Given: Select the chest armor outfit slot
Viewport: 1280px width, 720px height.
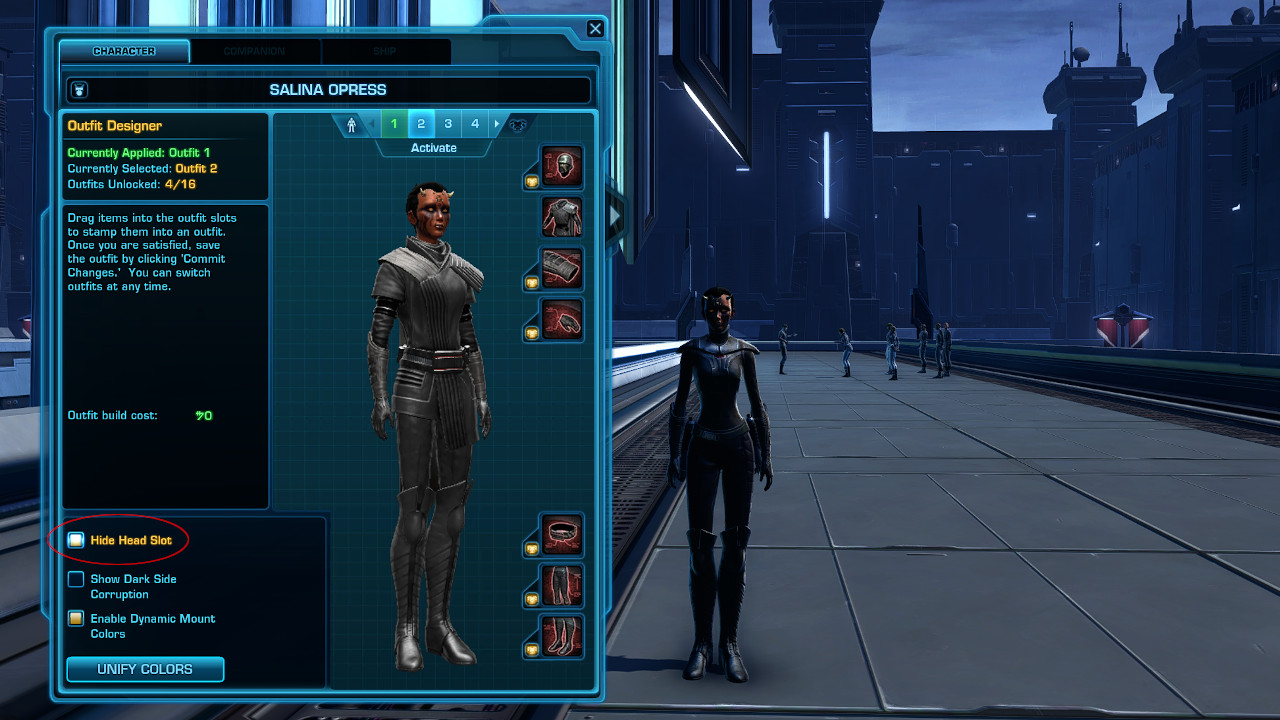Looking at the screenshot, I should (560, 218).
